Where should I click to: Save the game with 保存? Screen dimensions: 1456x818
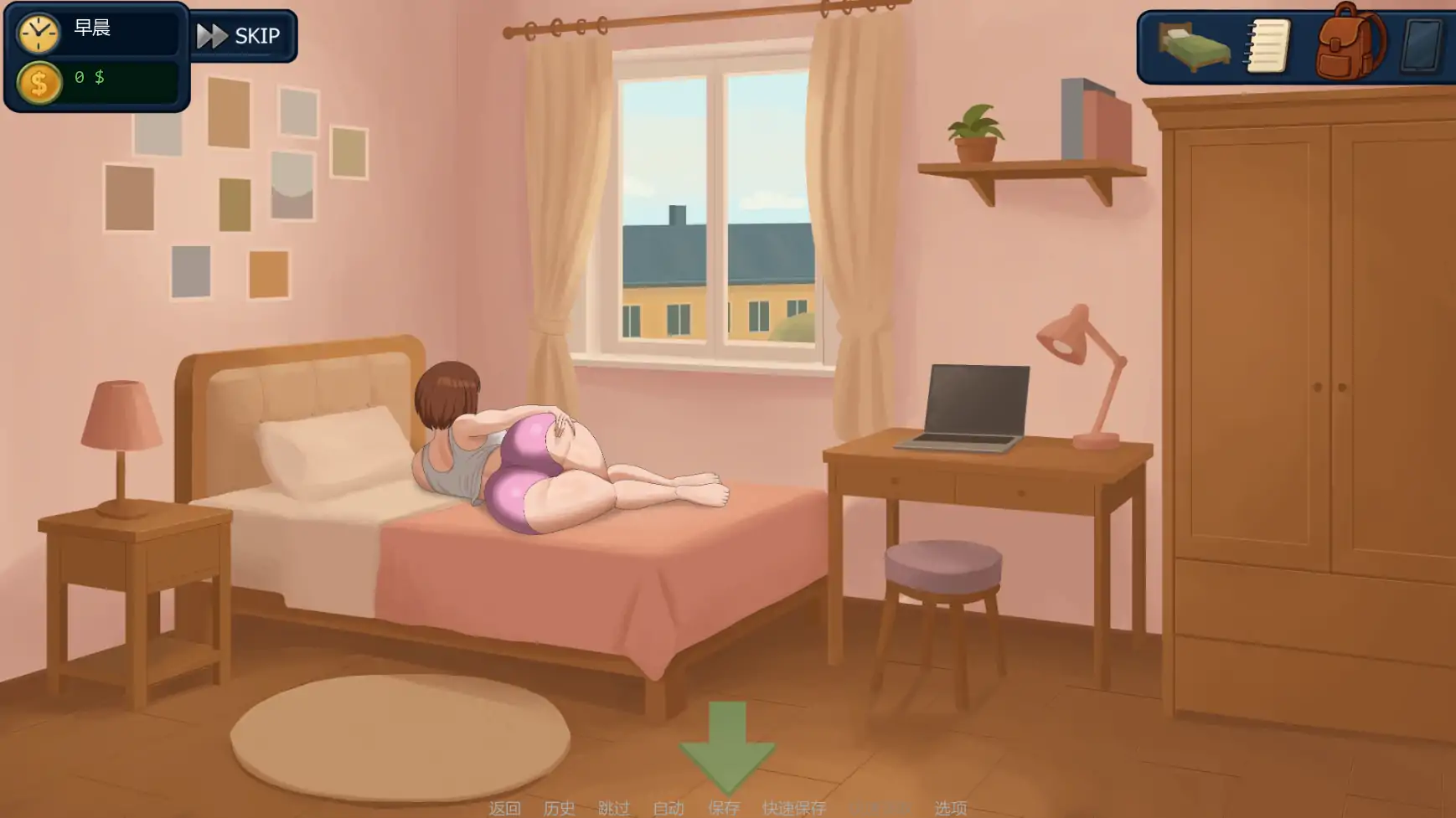click(725, 809)
